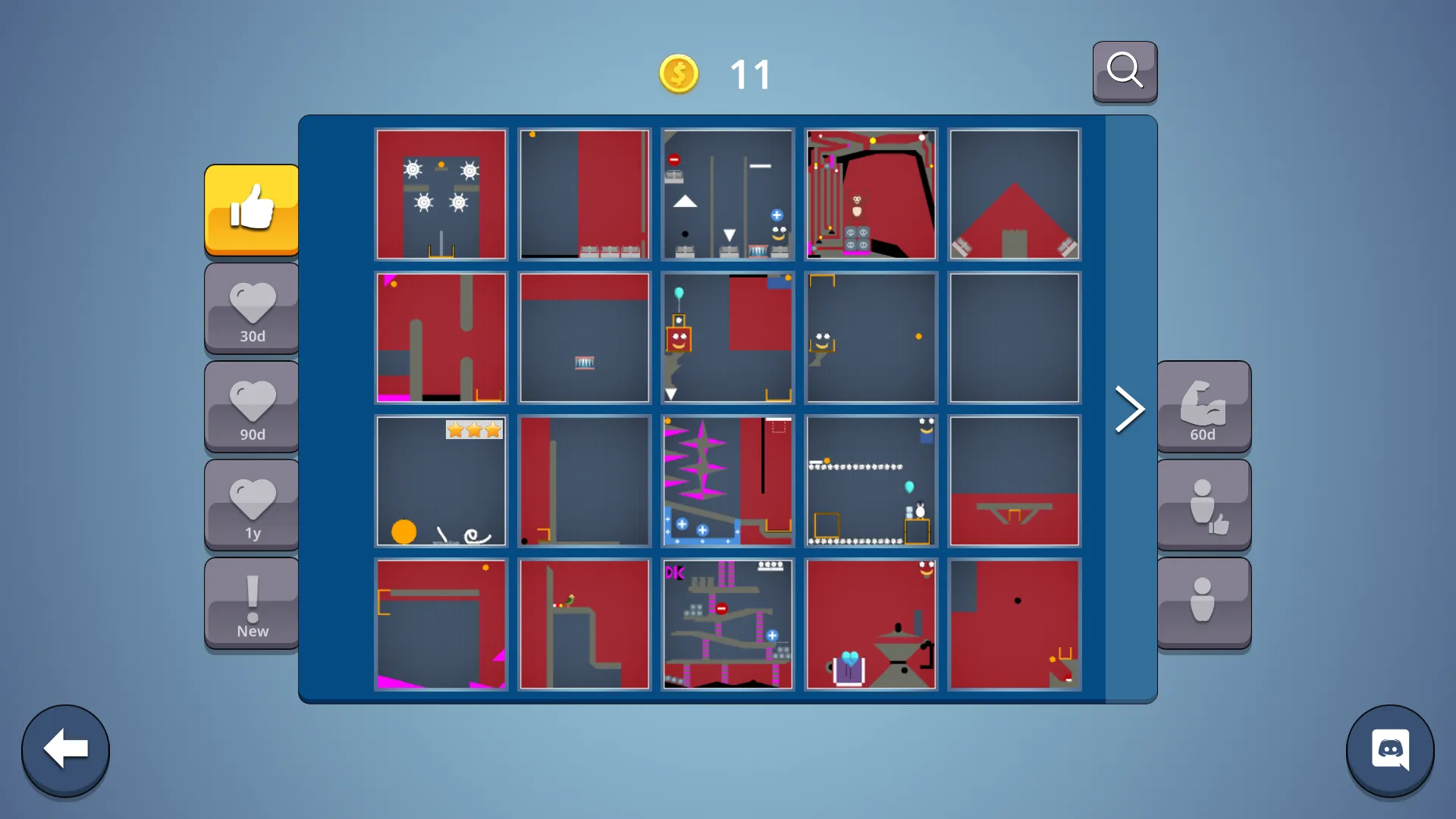
Task: Switch to the 30d favorites filter
Action: point(251,309)
